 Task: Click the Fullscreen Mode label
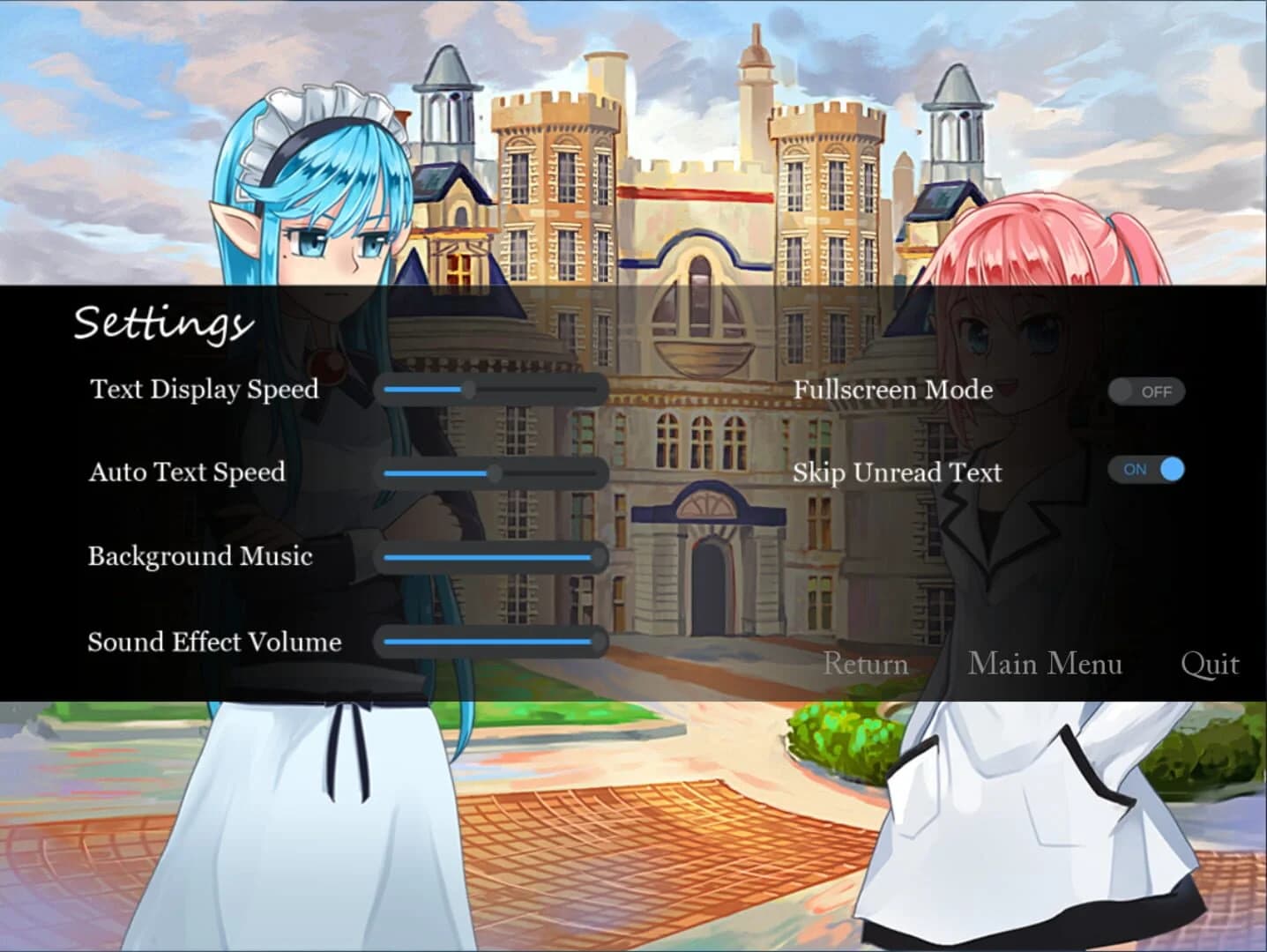coord(892,390)
